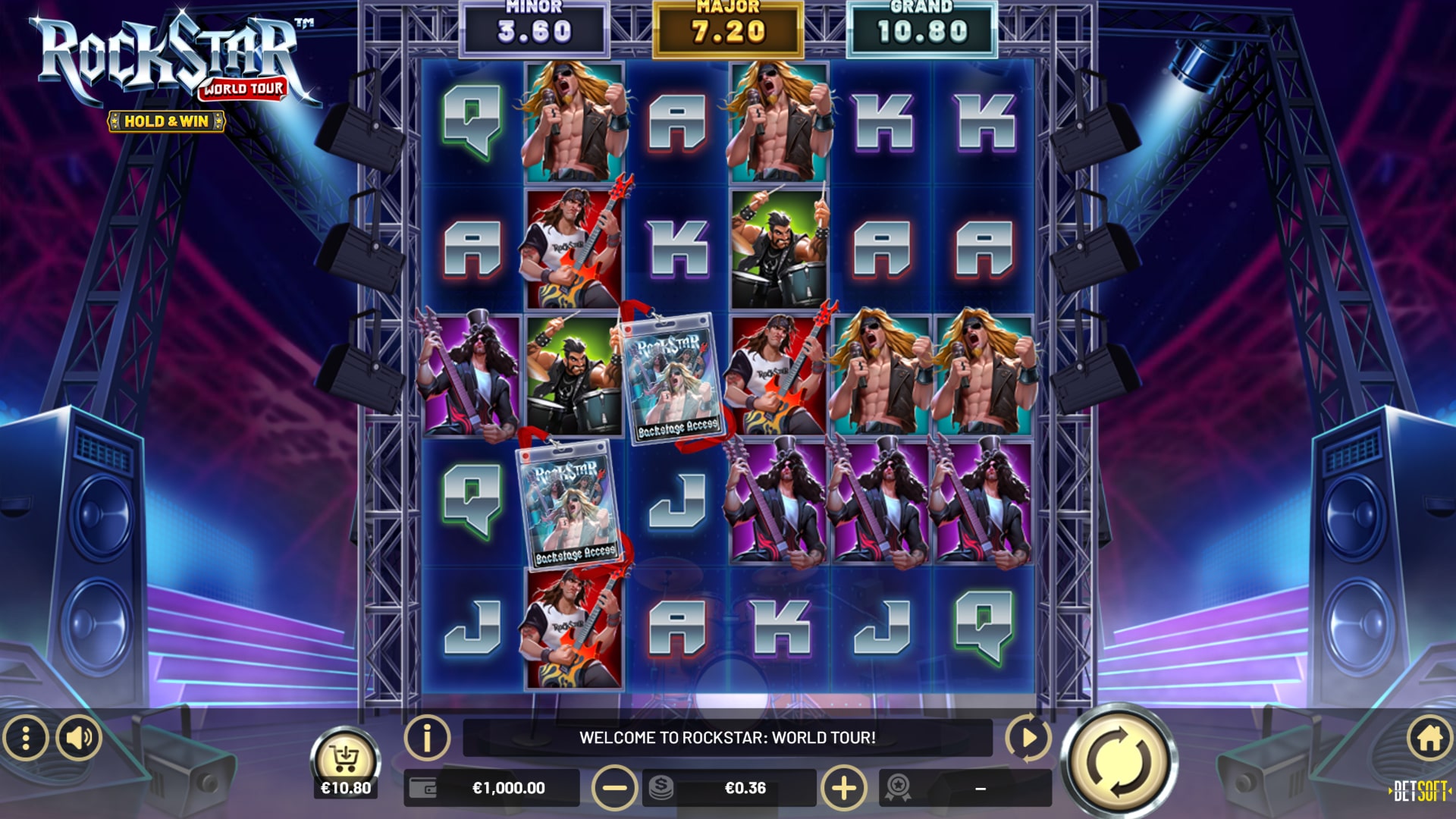Image resolution: width=1456 pixels, height=819 pixels.
Task: Increase the bet with the plus button
Action: click(x=843, y=789)
